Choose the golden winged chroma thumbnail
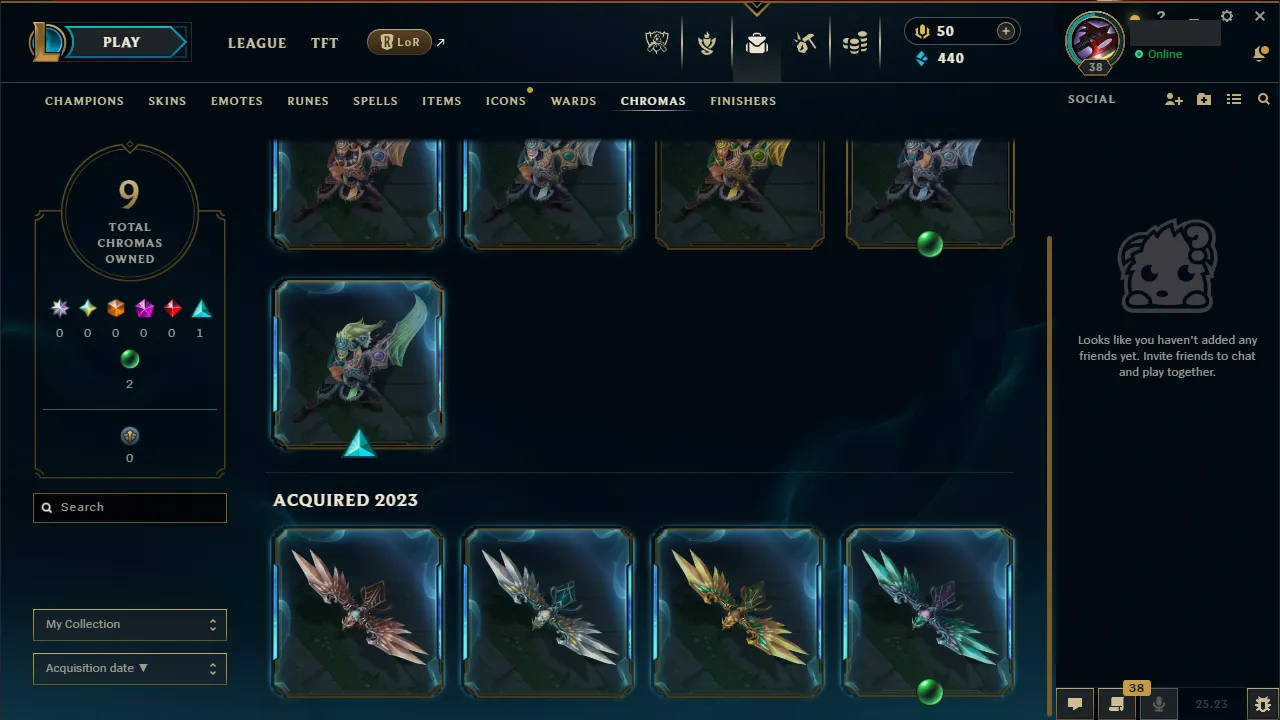The image size is (1280, 720). (739, 612)
